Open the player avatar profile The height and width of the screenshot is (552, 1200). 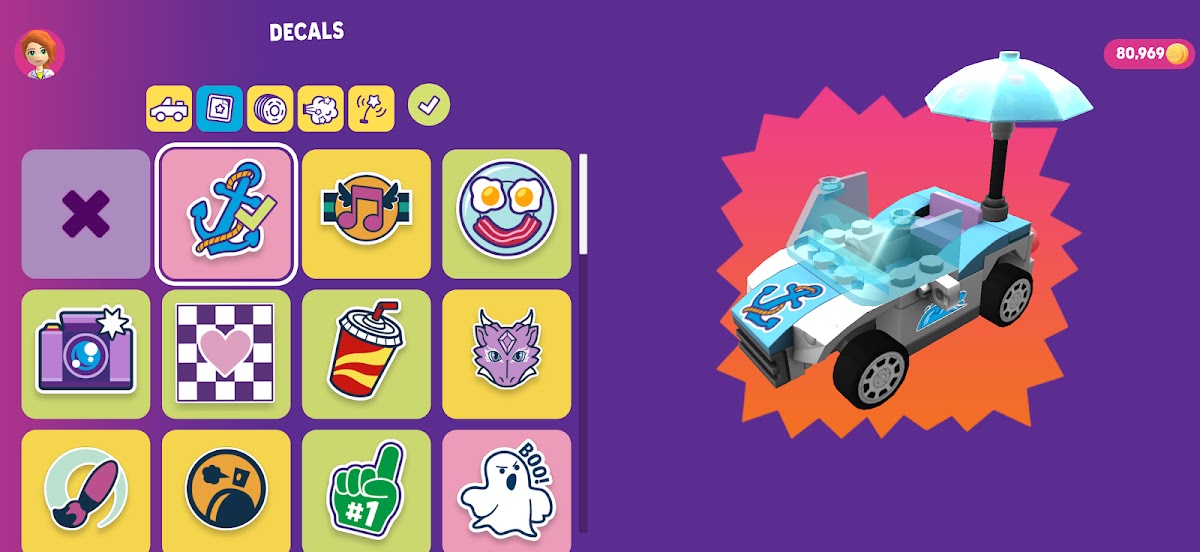(x=40, y=54)
